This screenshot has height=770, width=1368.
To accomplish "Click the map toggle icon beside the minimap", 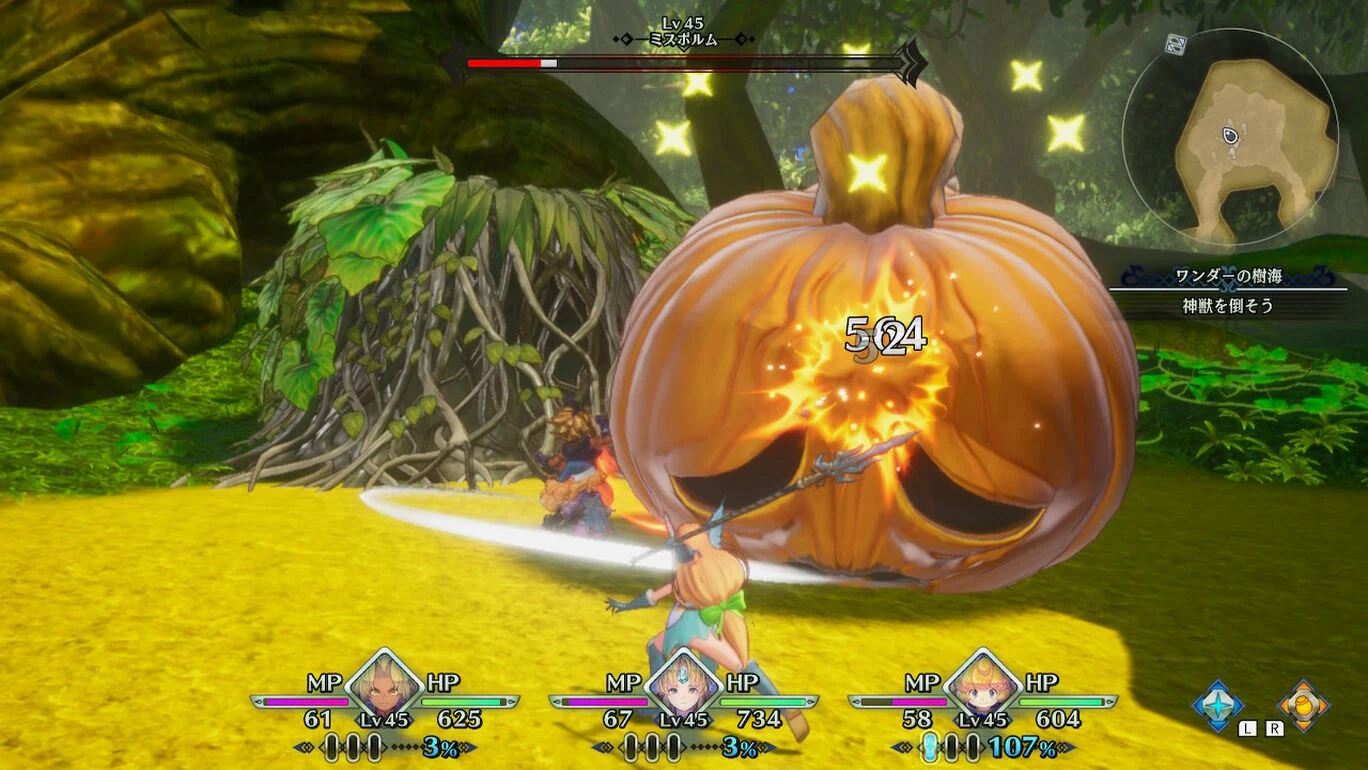I will (1176, 44).
